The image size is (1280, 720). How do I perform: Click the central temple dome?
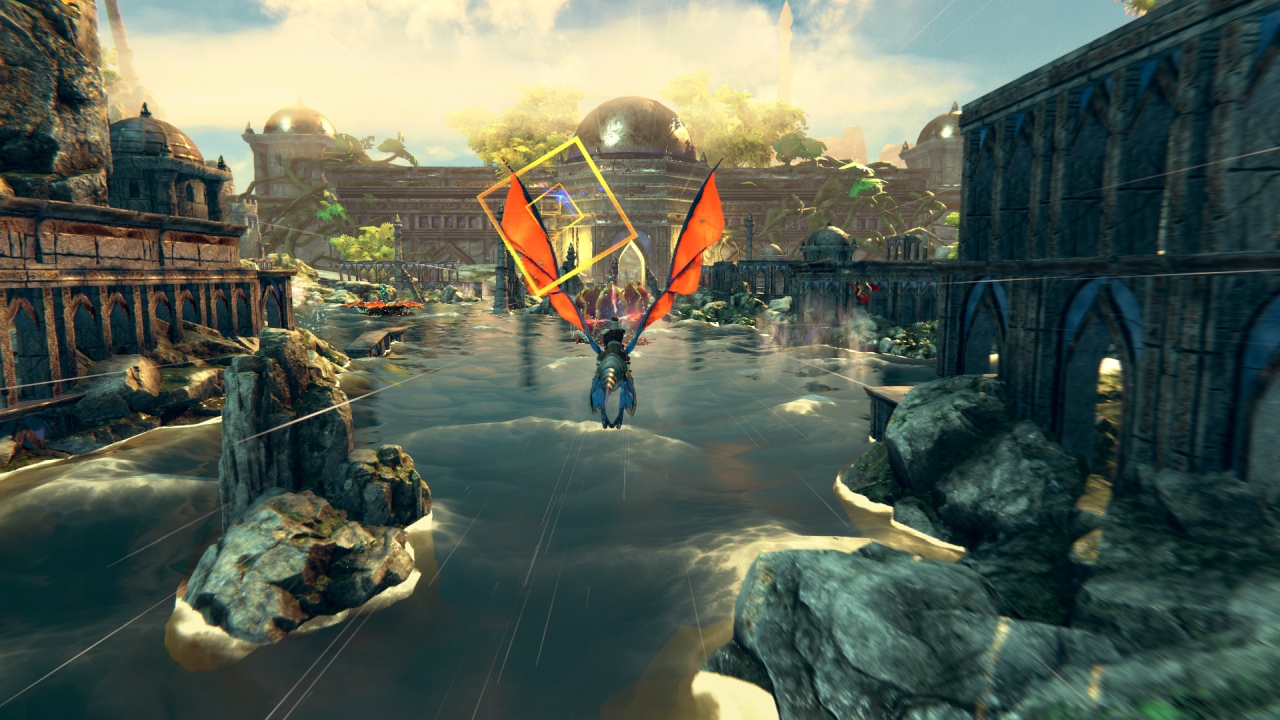click(x=635, y=125)
